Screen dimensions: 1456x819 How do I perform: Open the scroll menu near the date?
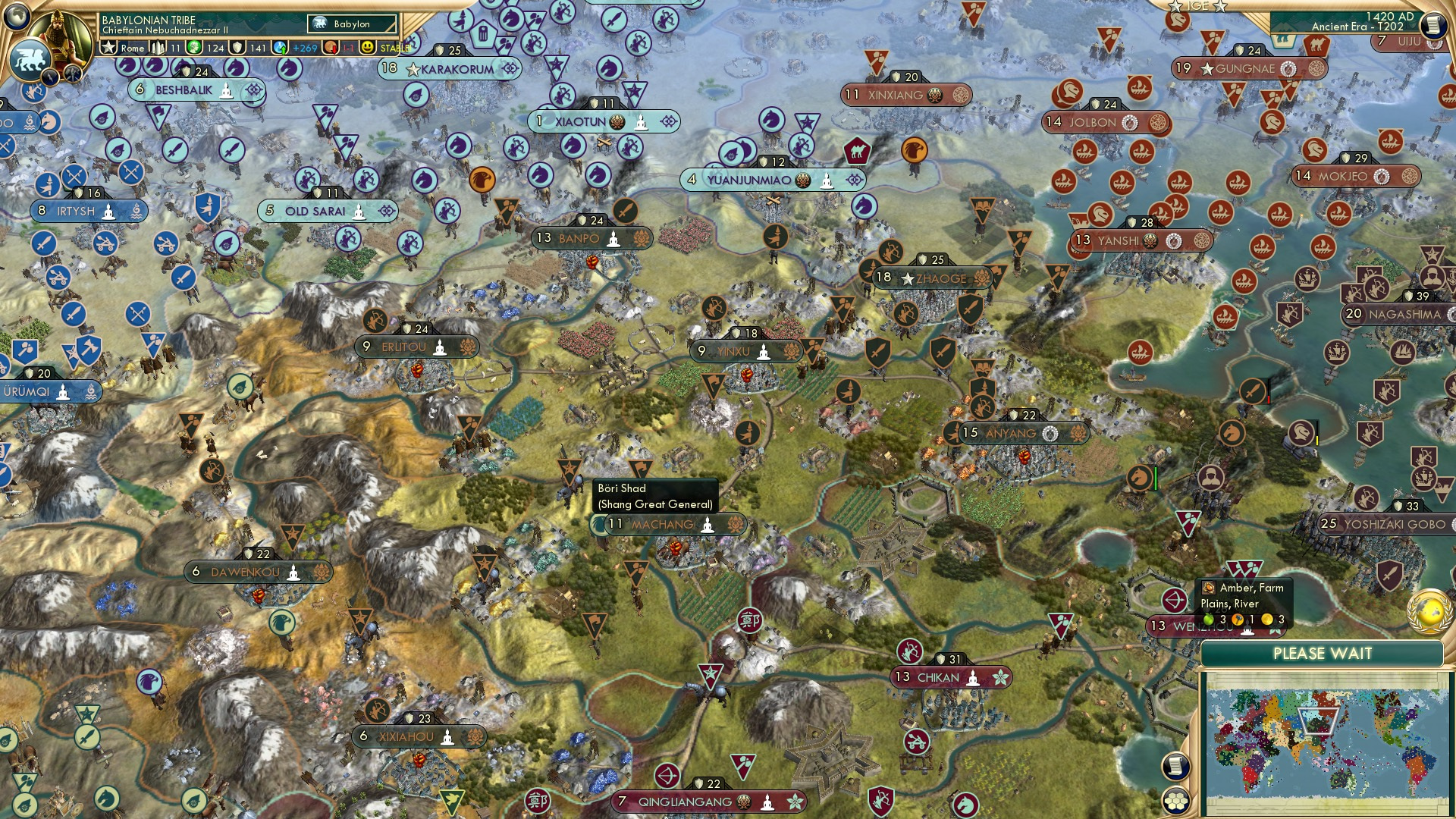click(x=1432, y=24)
